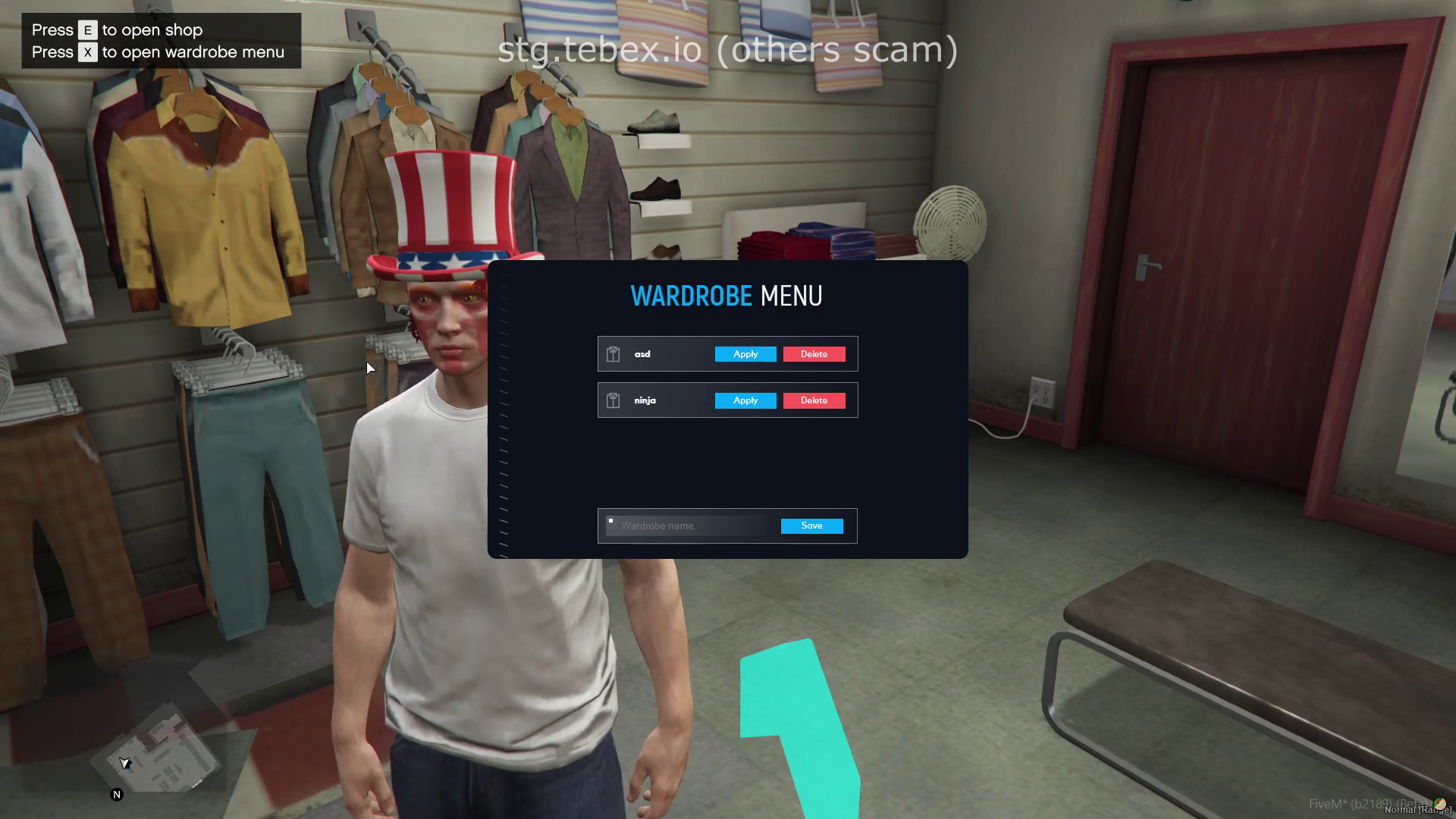This screenshot has height=819, width=1456.
Task: Save a new wardrobe entry
Action: coord(811,526)
